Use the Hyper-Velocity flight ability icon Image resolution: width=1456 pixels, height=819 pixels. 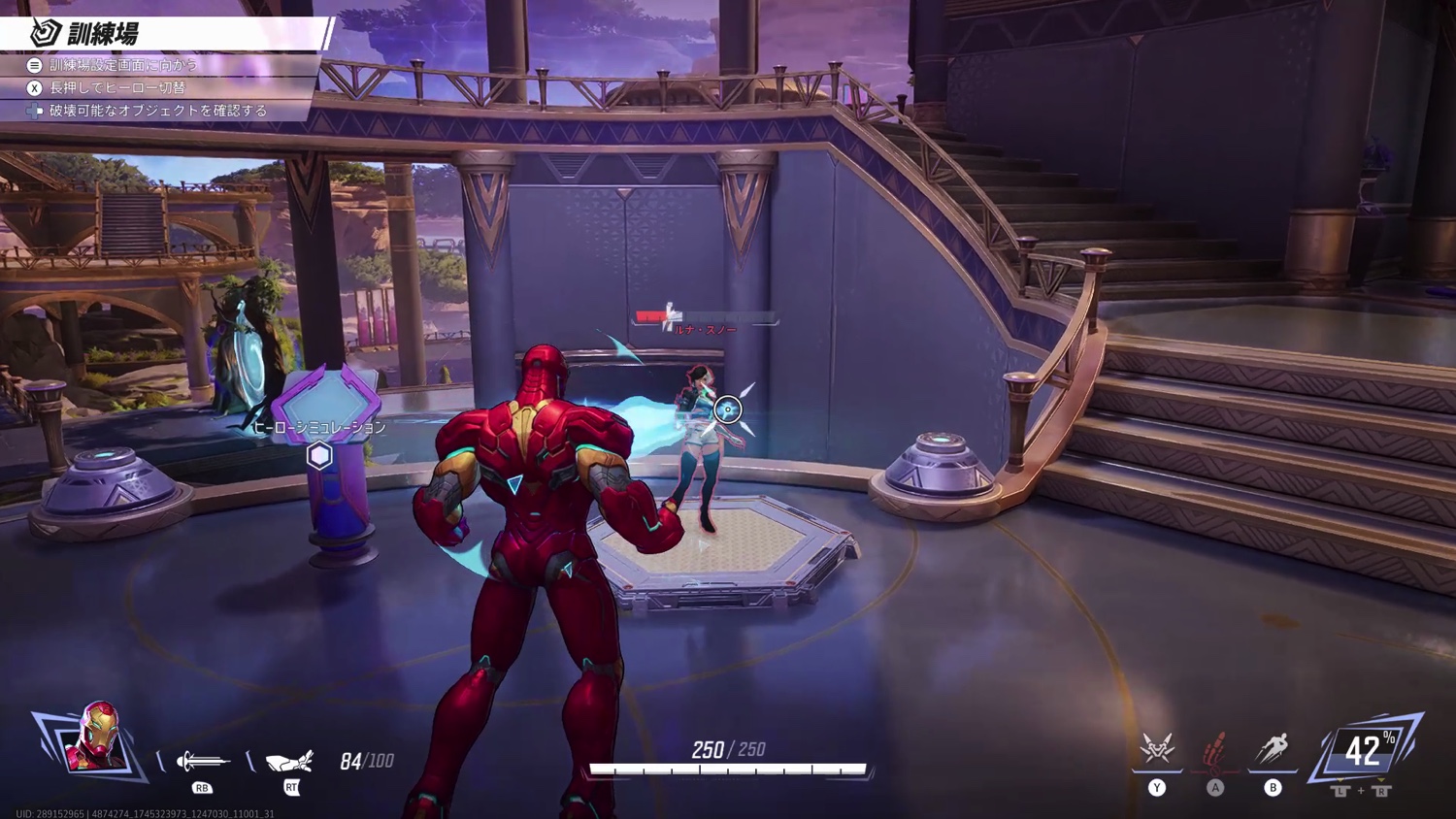tap(1273, 749)
